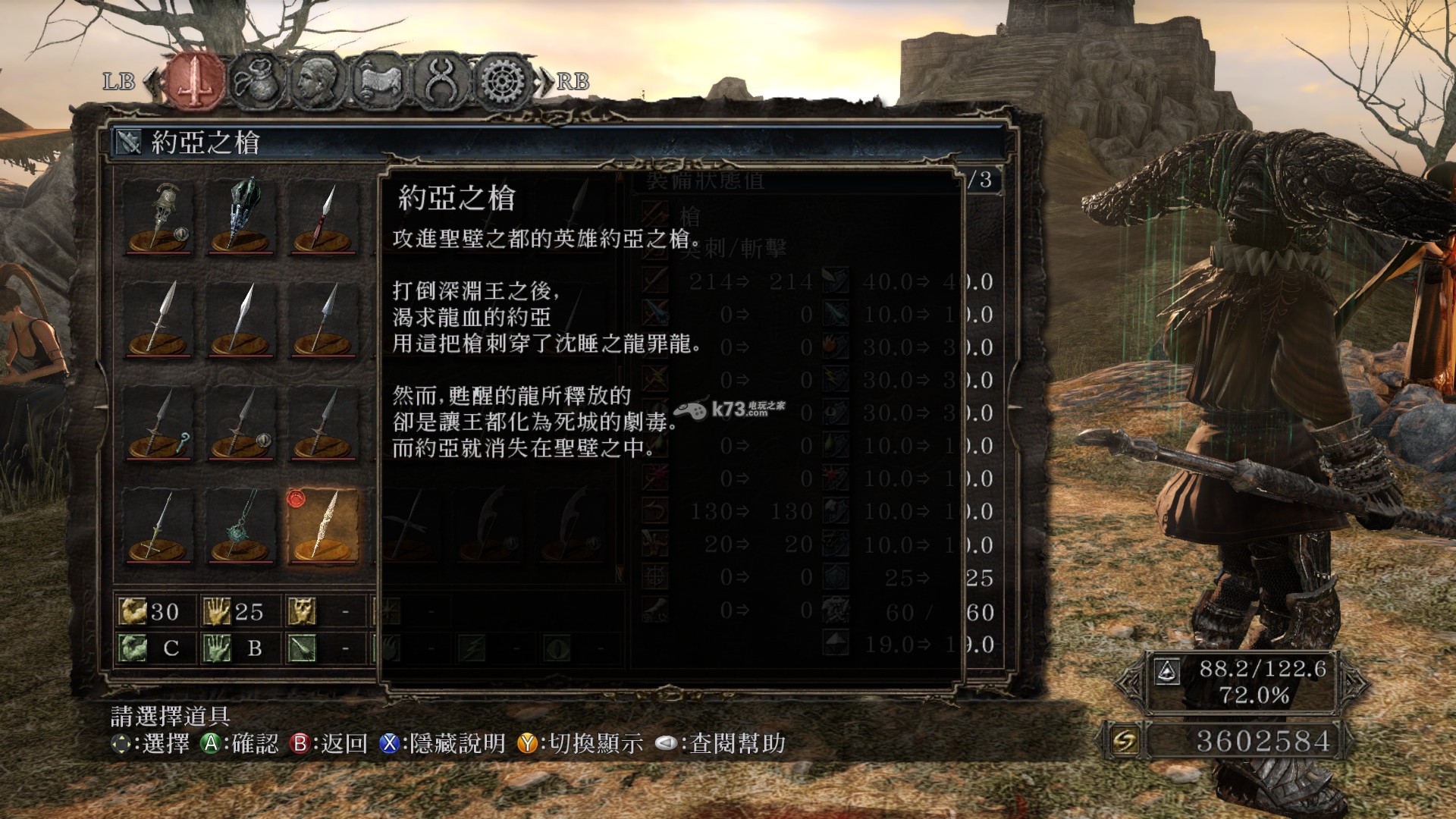Open the head profile status tab
The height and width of the screenshot is (819, 1456).
pyautogui.click(x=315, y=80)
